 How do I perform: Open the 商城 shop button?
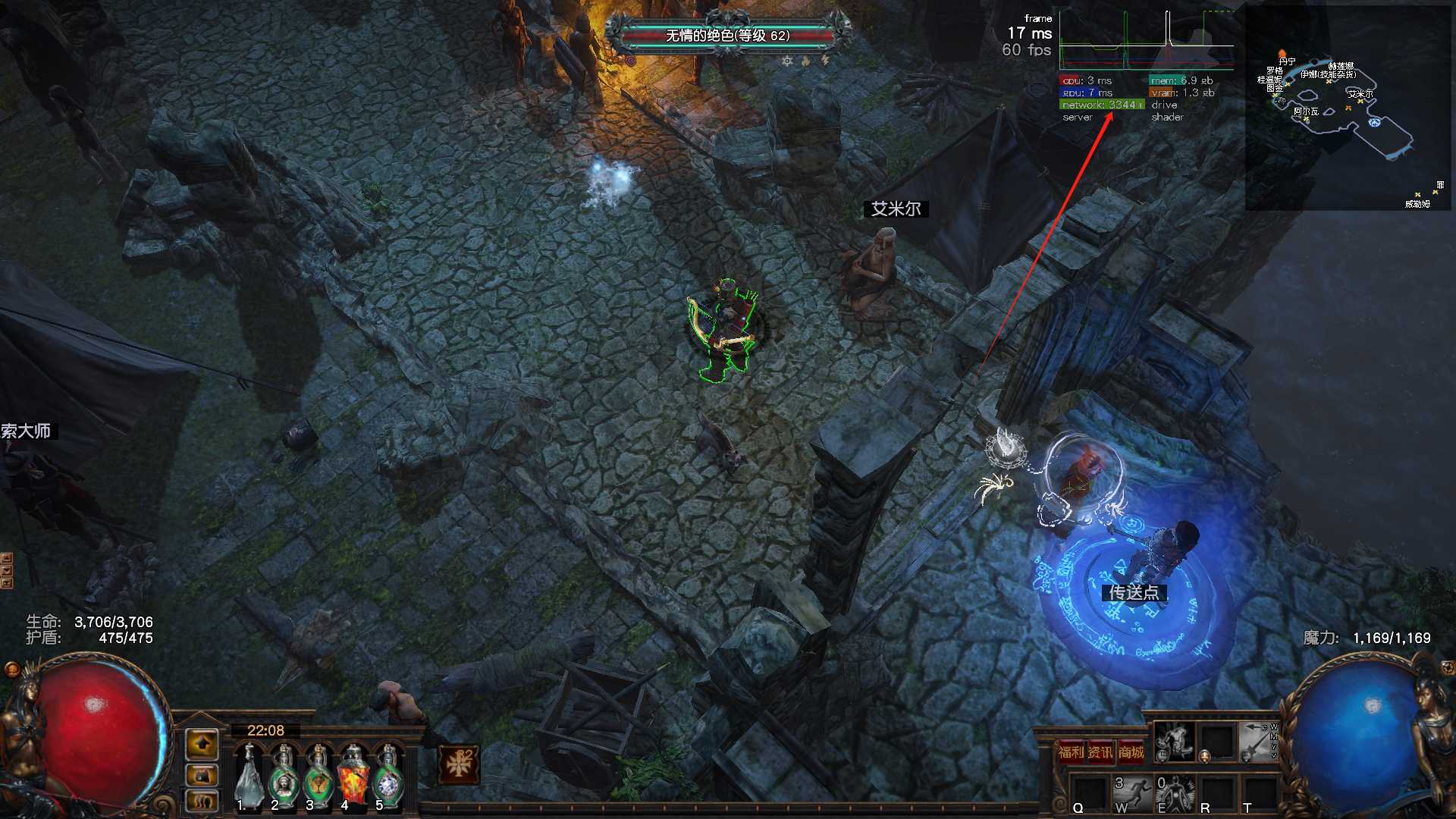tap(1131, 752)
